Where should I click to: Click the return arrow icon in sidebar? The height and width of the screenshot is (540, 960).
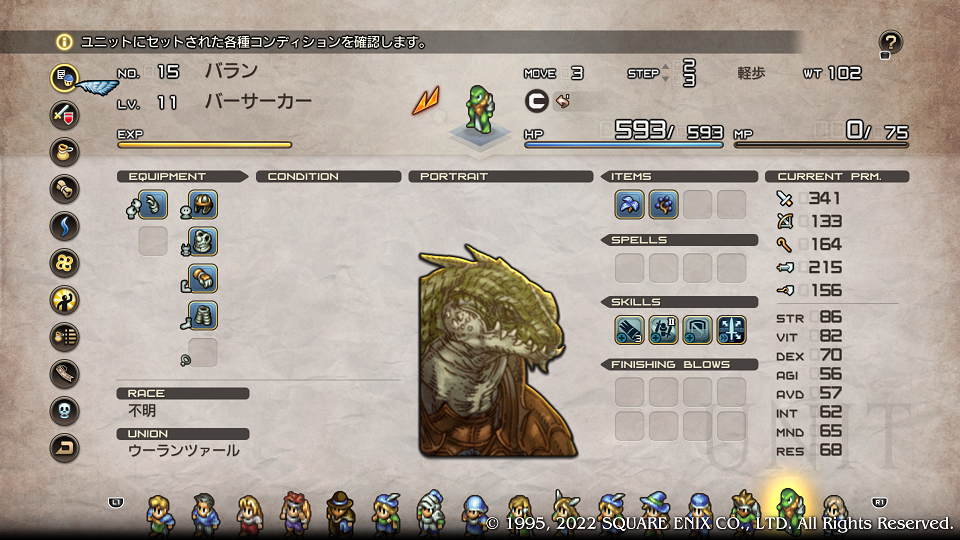[65, 447]
